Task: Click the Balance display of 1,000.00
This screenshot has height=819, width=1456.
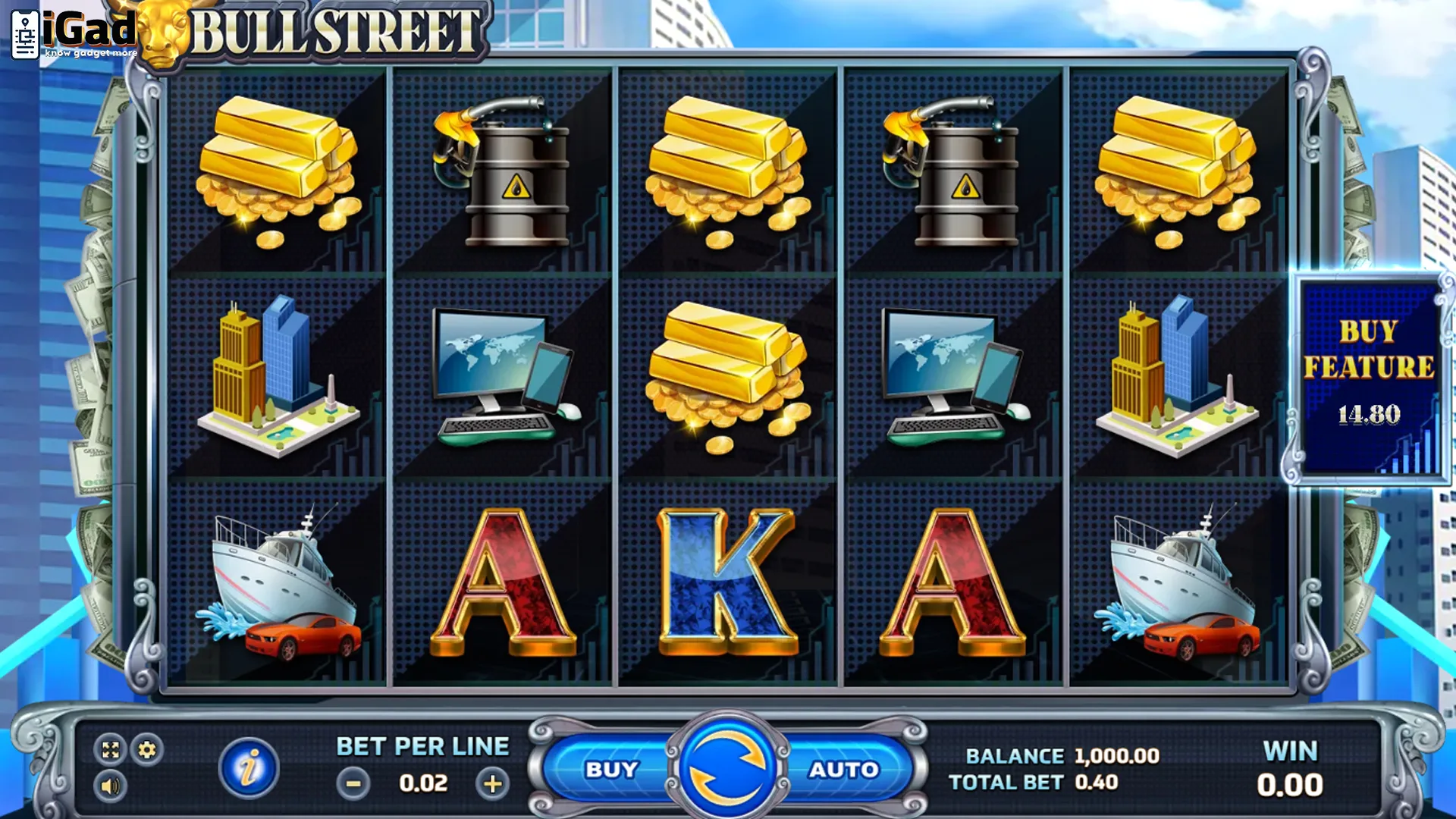Action: point(1112,755)
